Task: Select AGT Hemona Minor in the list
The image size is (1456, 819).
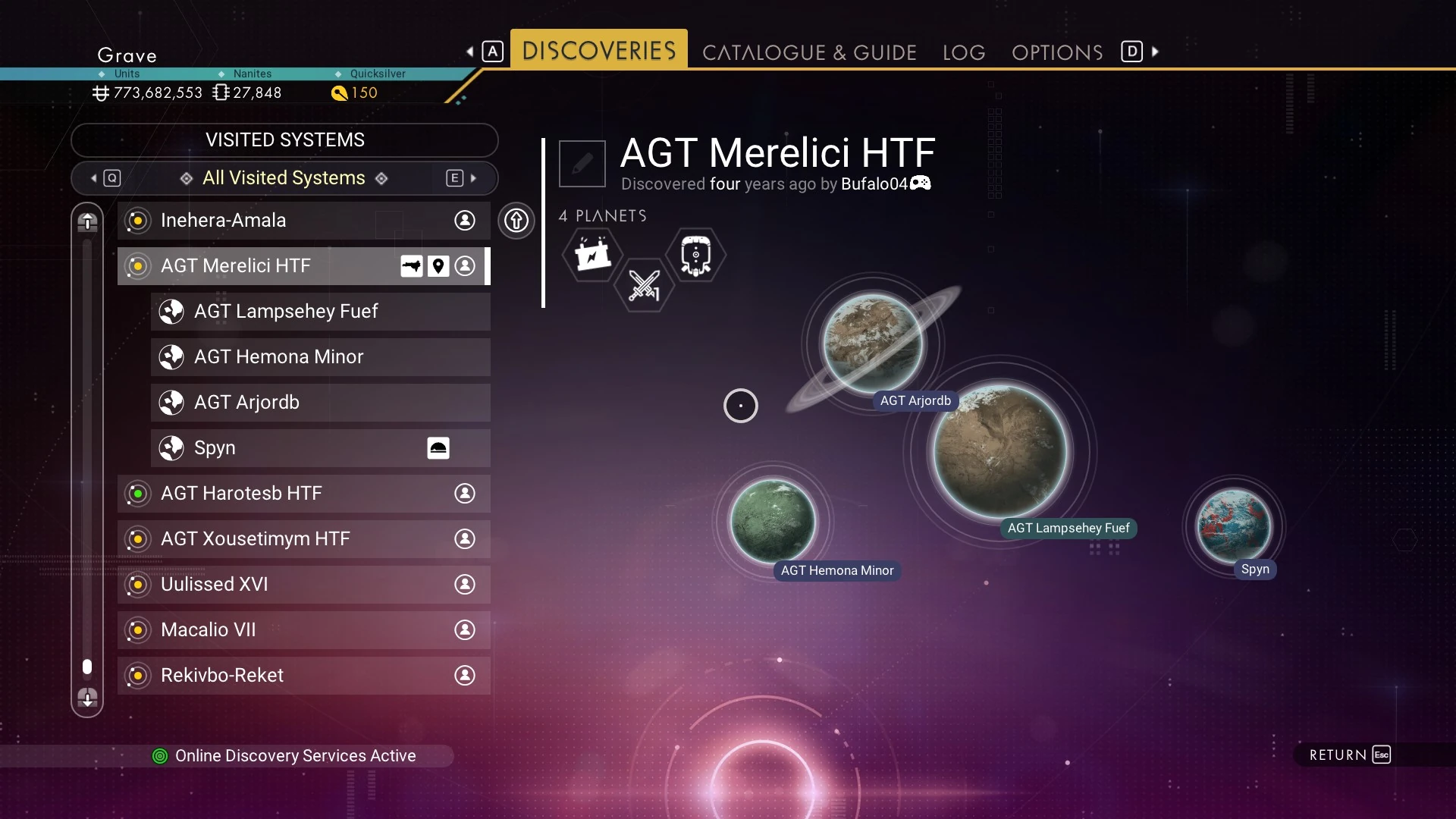Action: coord(320,357)
